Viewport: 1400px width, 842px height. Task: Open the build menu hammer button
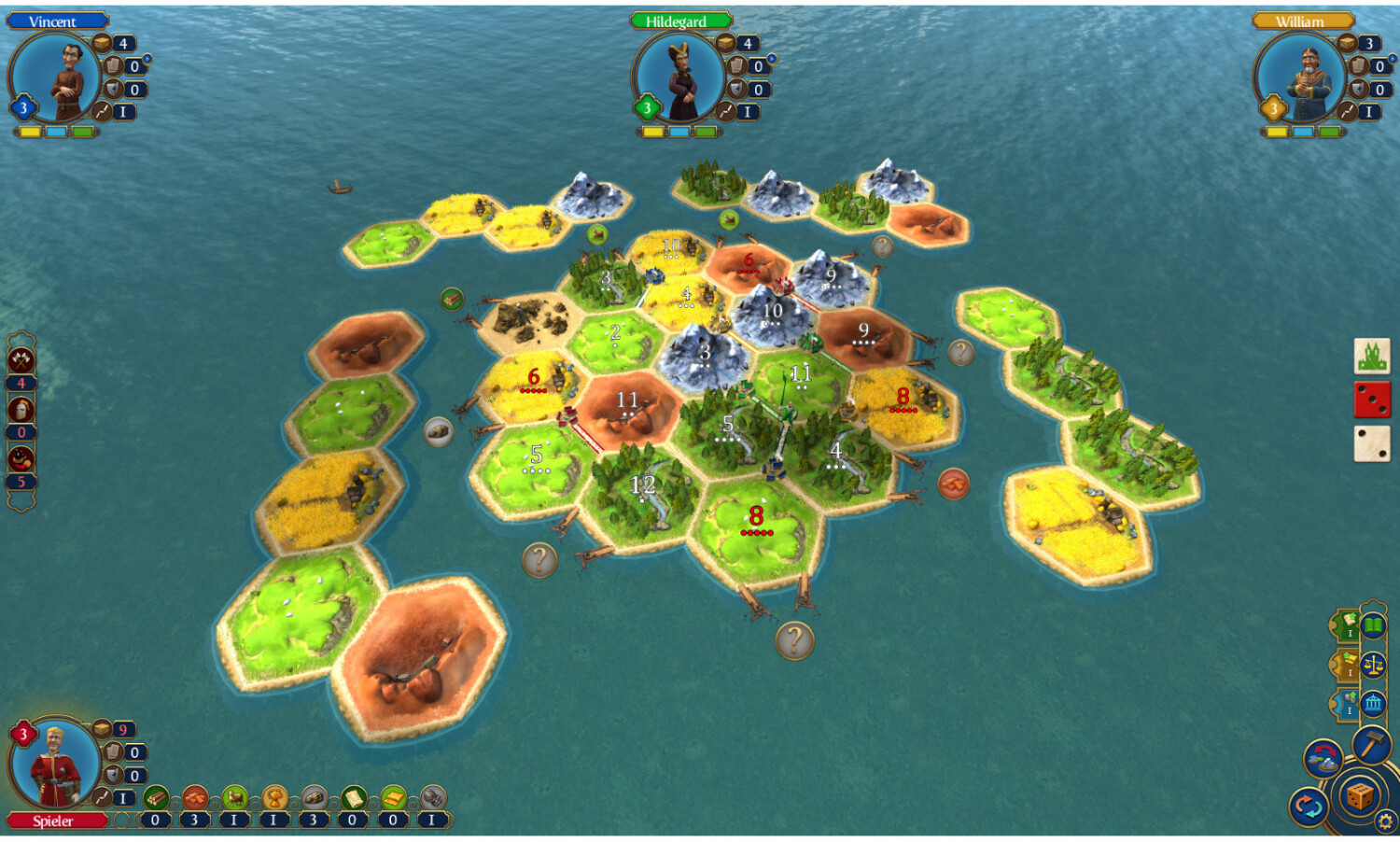(x=1371, y=745)
